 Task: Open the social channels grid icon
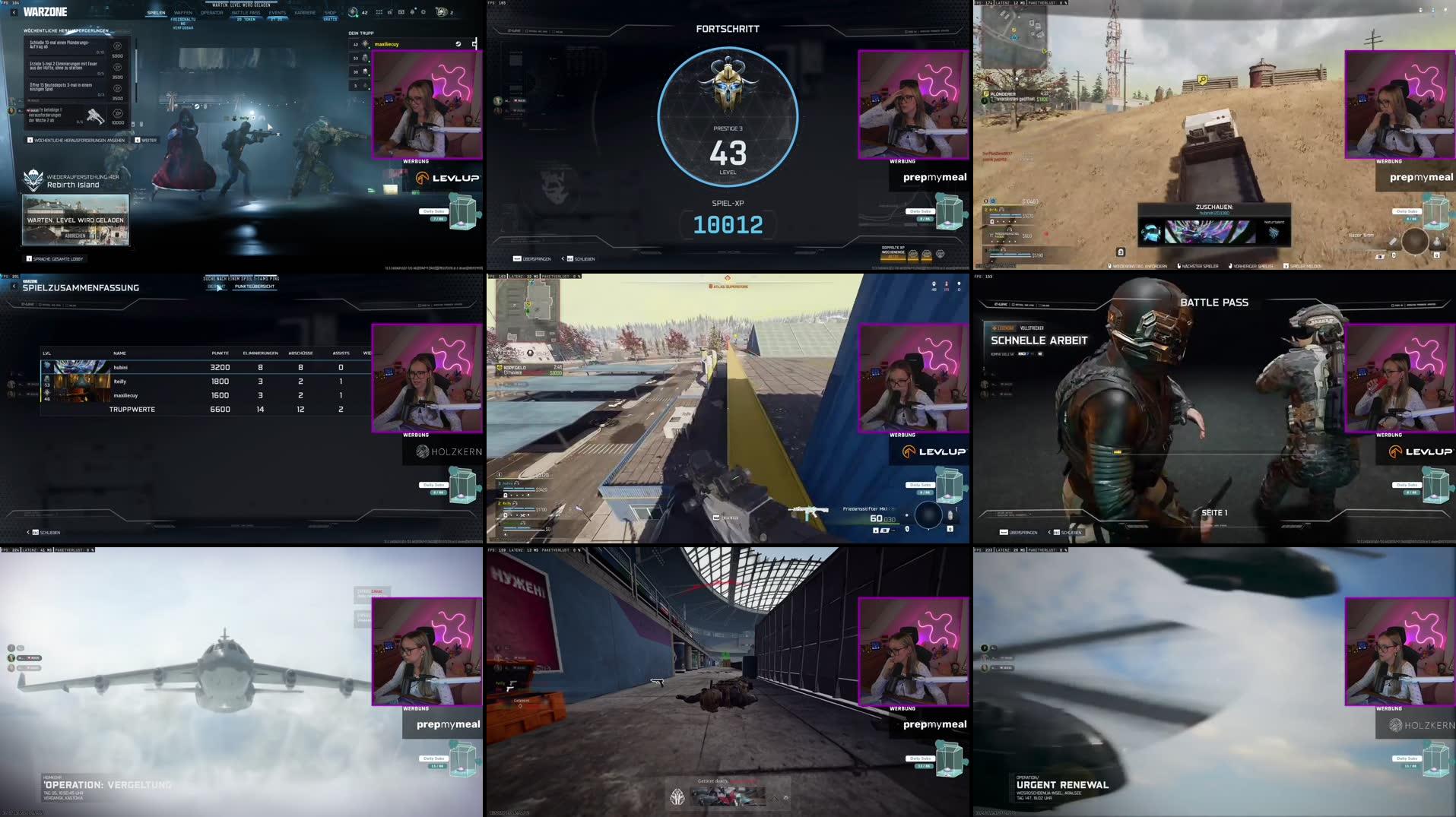379,11
